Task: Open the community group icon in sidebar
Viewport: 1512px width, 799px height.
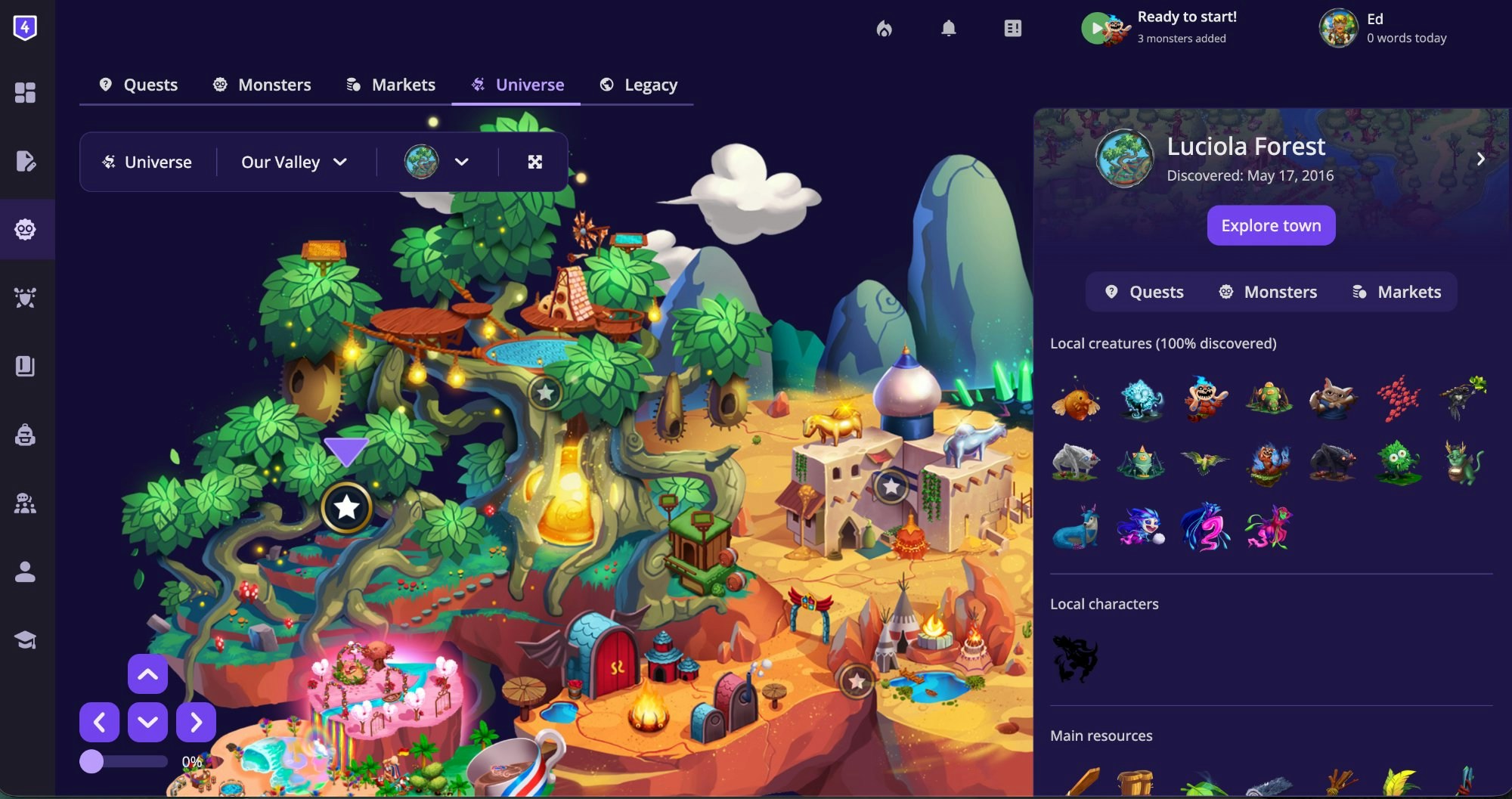Action: [26, 503]
